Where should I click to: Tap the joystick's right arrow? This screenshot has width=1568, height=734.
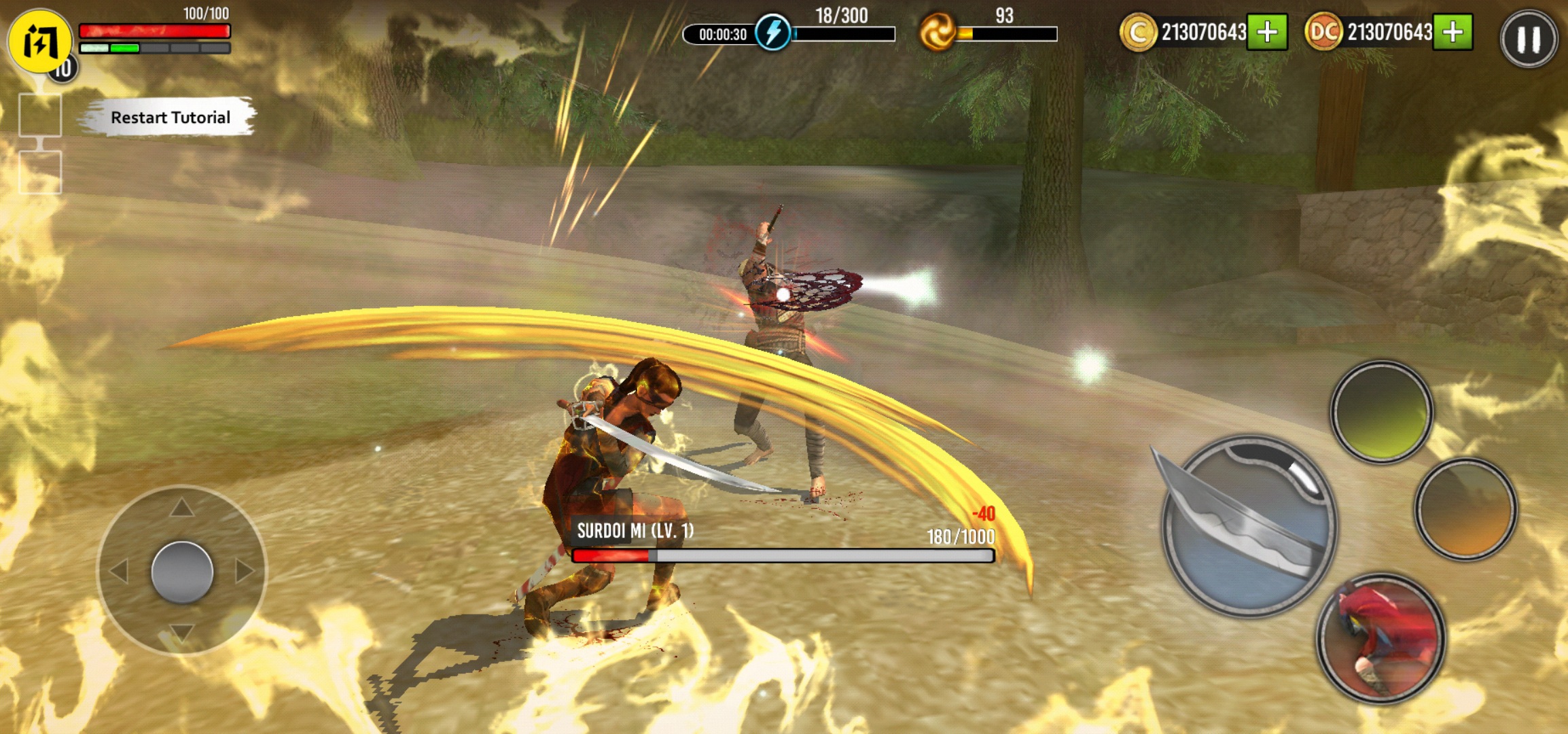point(245,571)
